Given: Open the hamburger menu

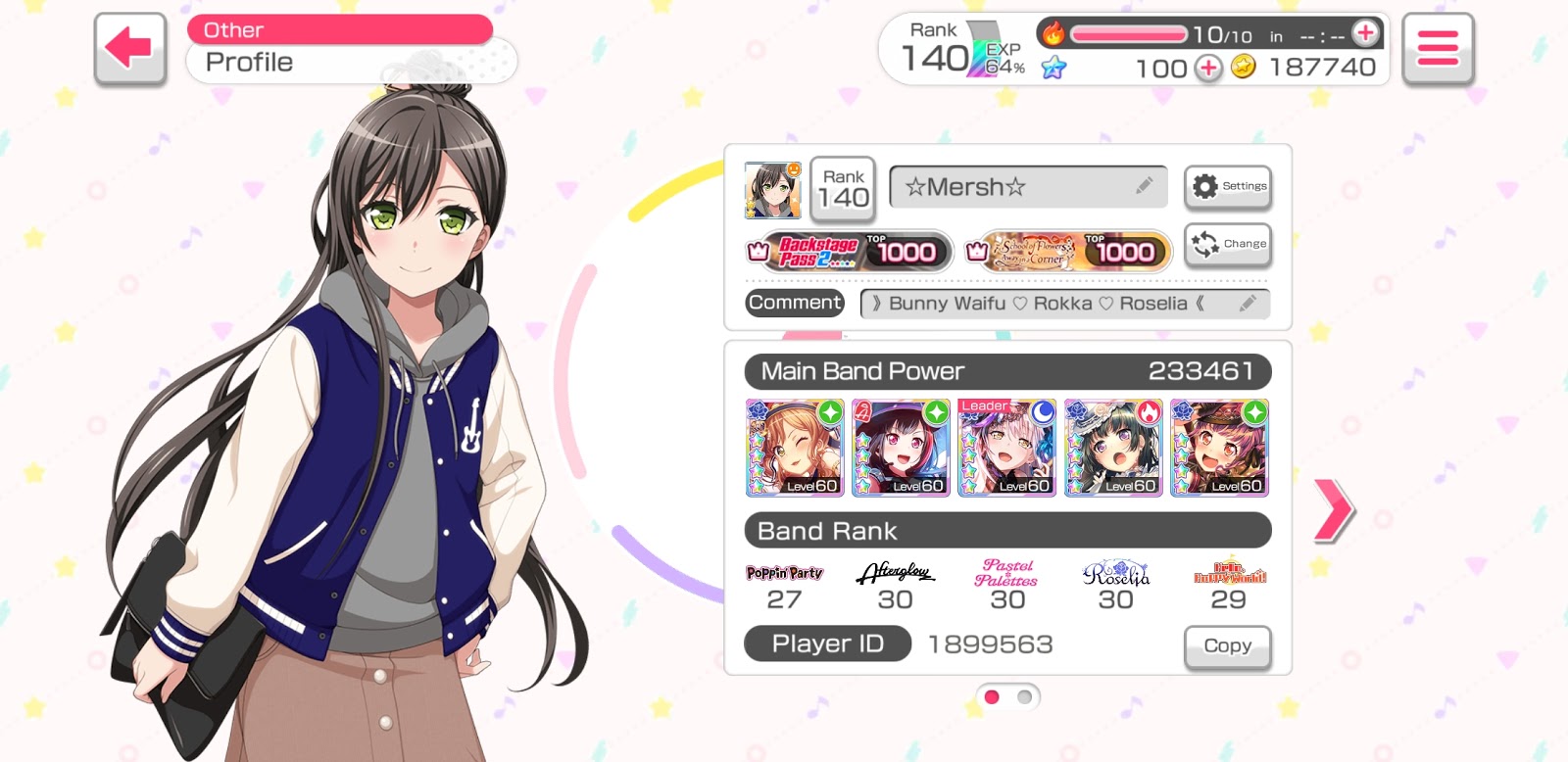Looking at the screenshot, I should [1437, 48].
